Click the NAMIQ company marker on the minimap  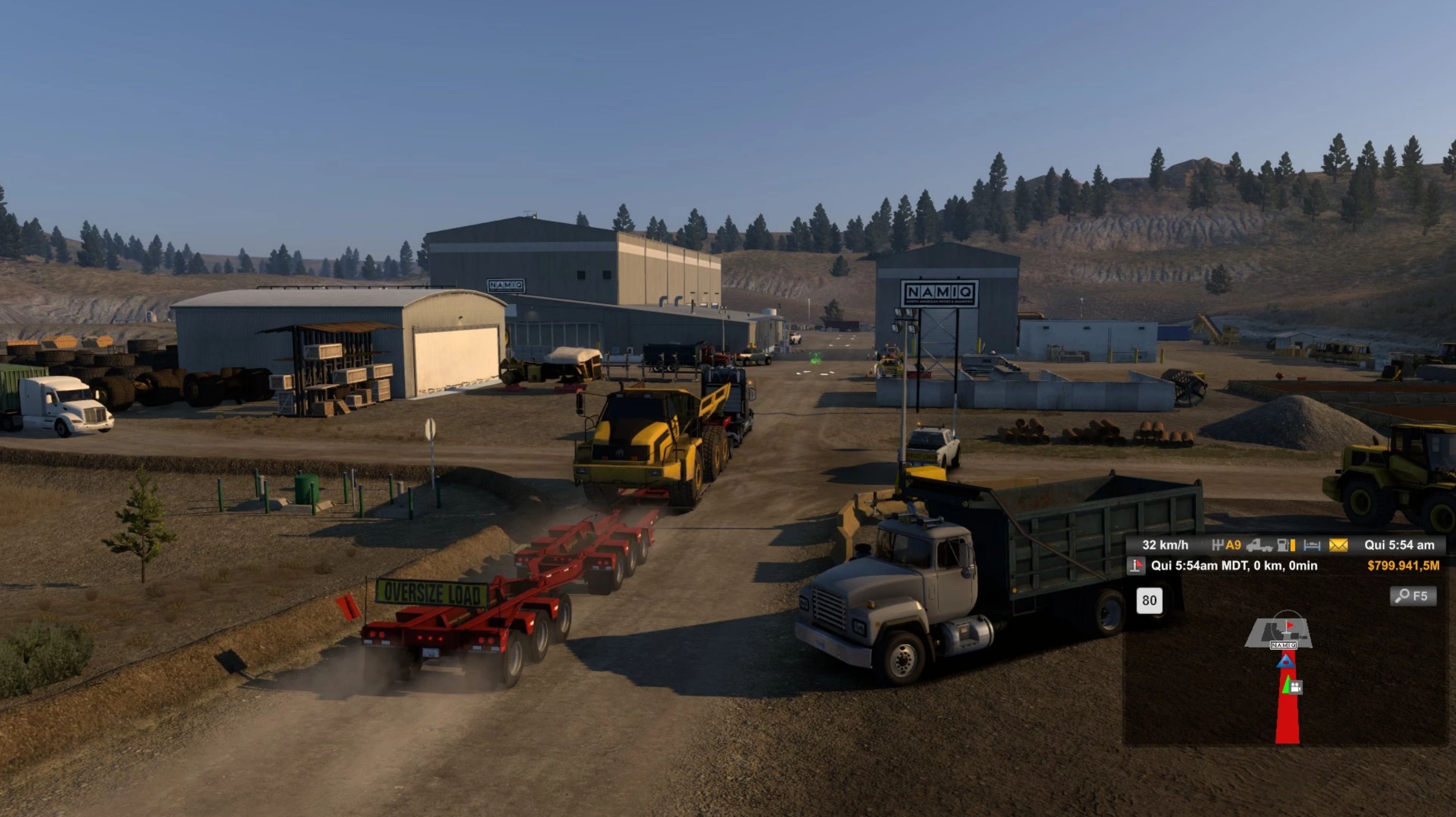point(1283,645)
